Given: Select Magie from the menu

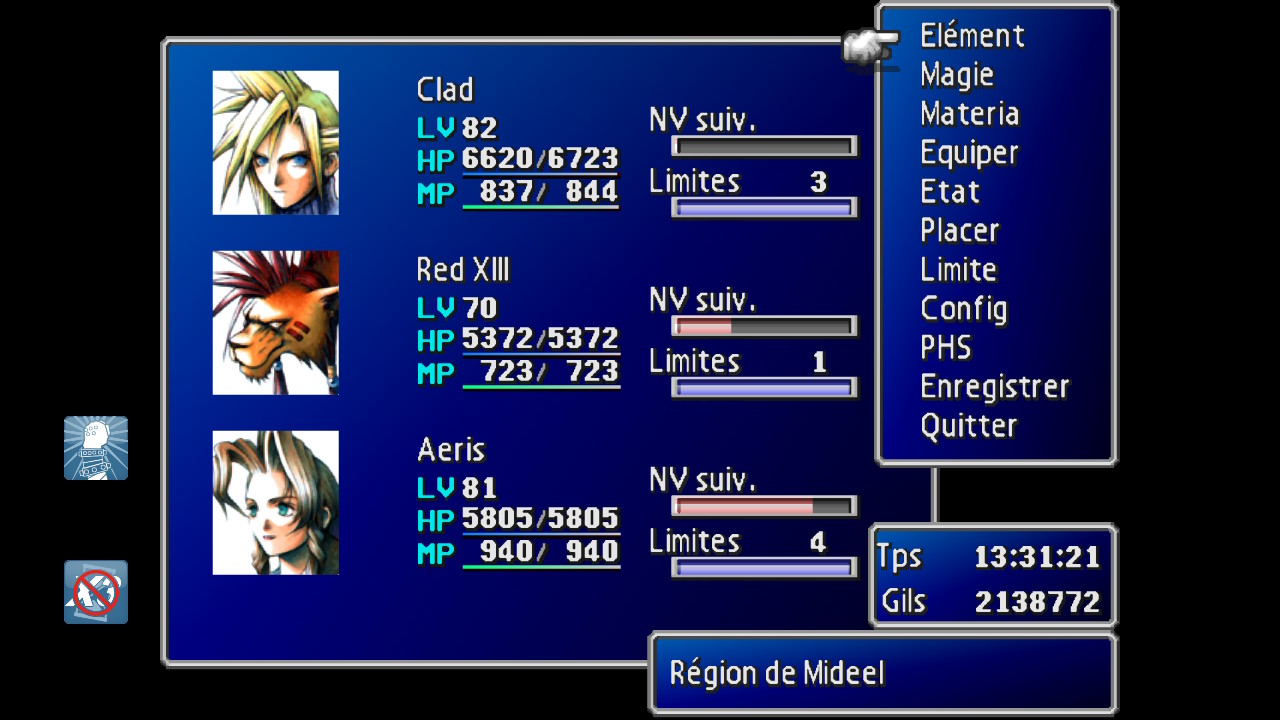Looking at the screenshot, I should click(x=957, y=75).
